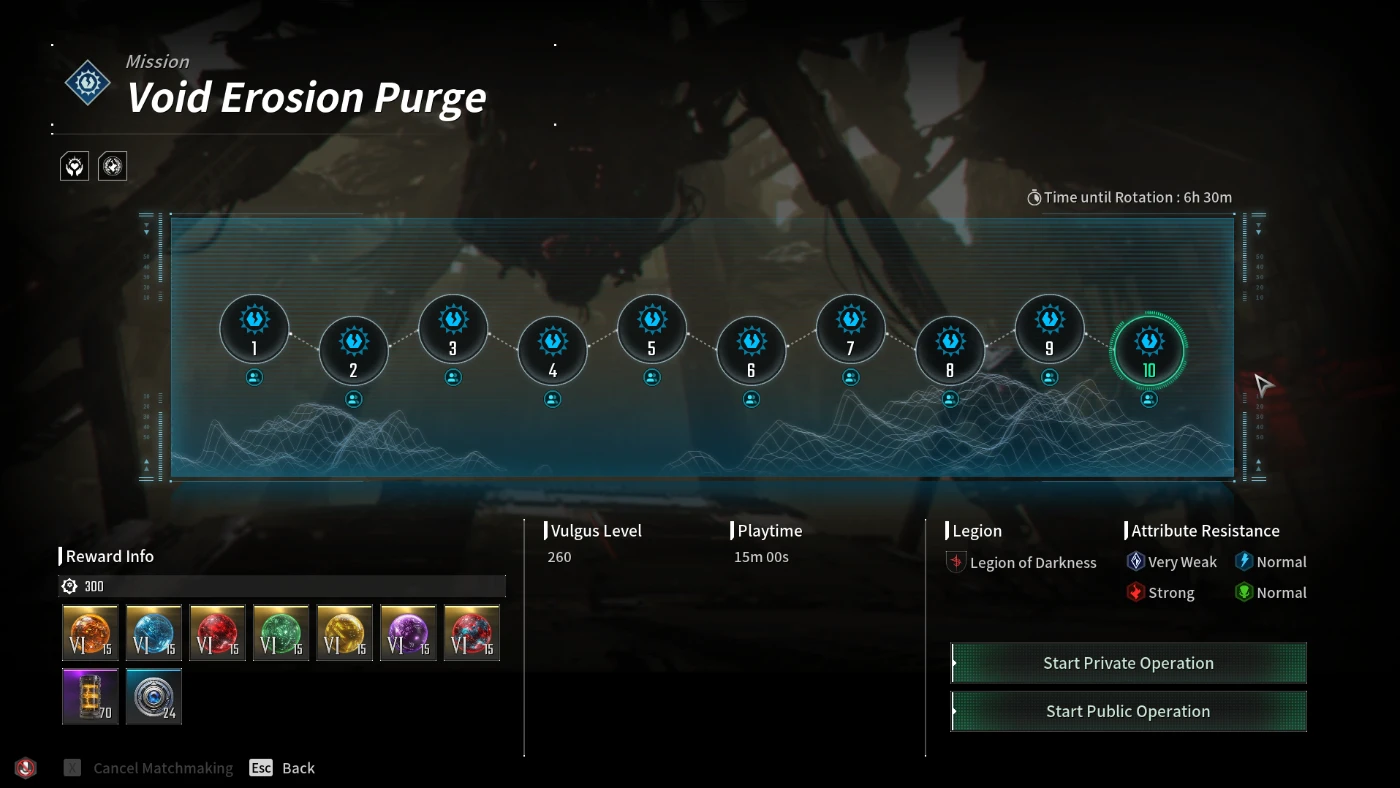This screenshot has height=788, width=1400.
Task: Choose stage 2 node
Action: point(353,350)
